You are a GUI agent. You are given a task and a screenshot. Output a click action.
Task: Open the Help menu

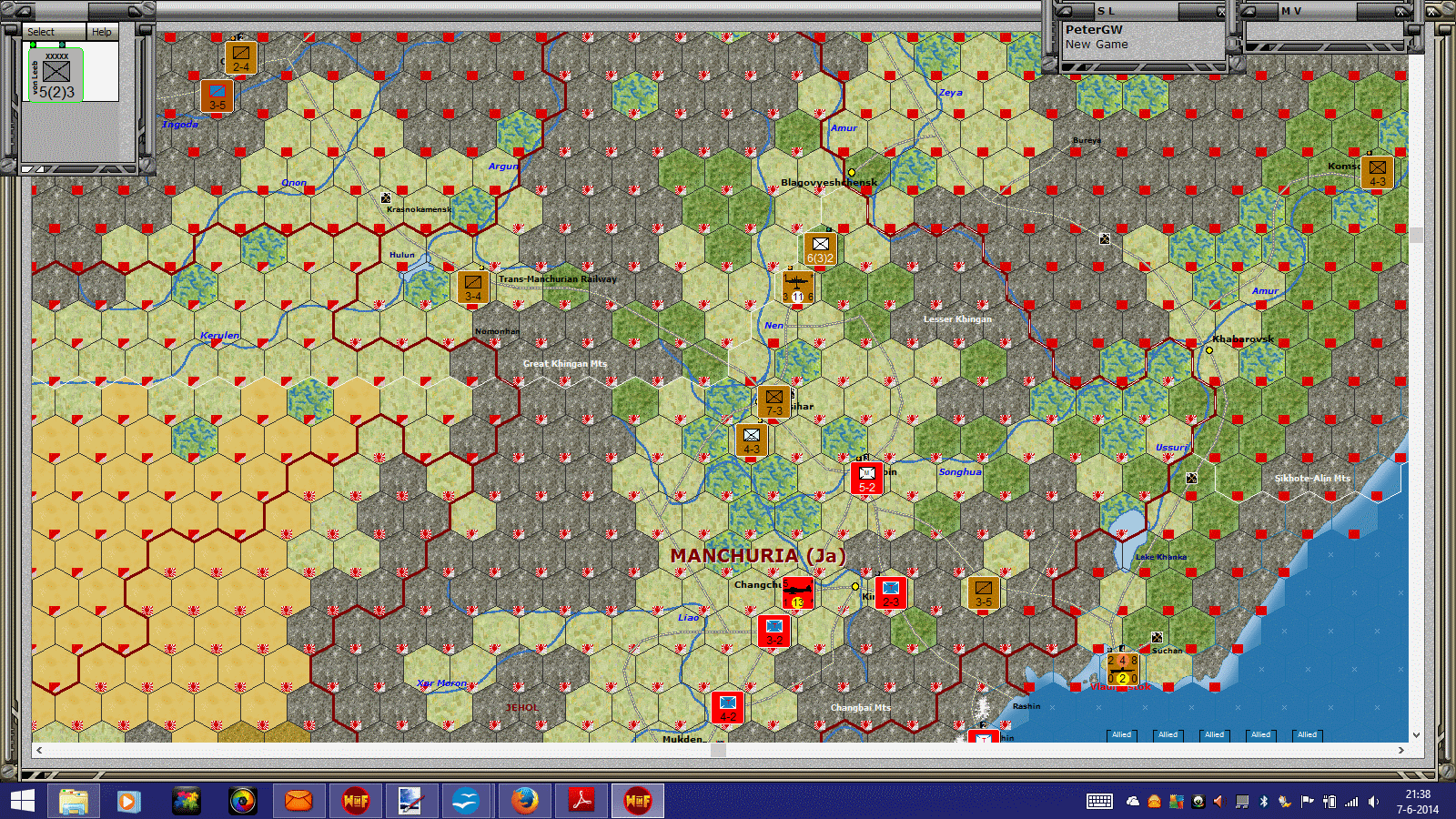[x=102, y=31]
